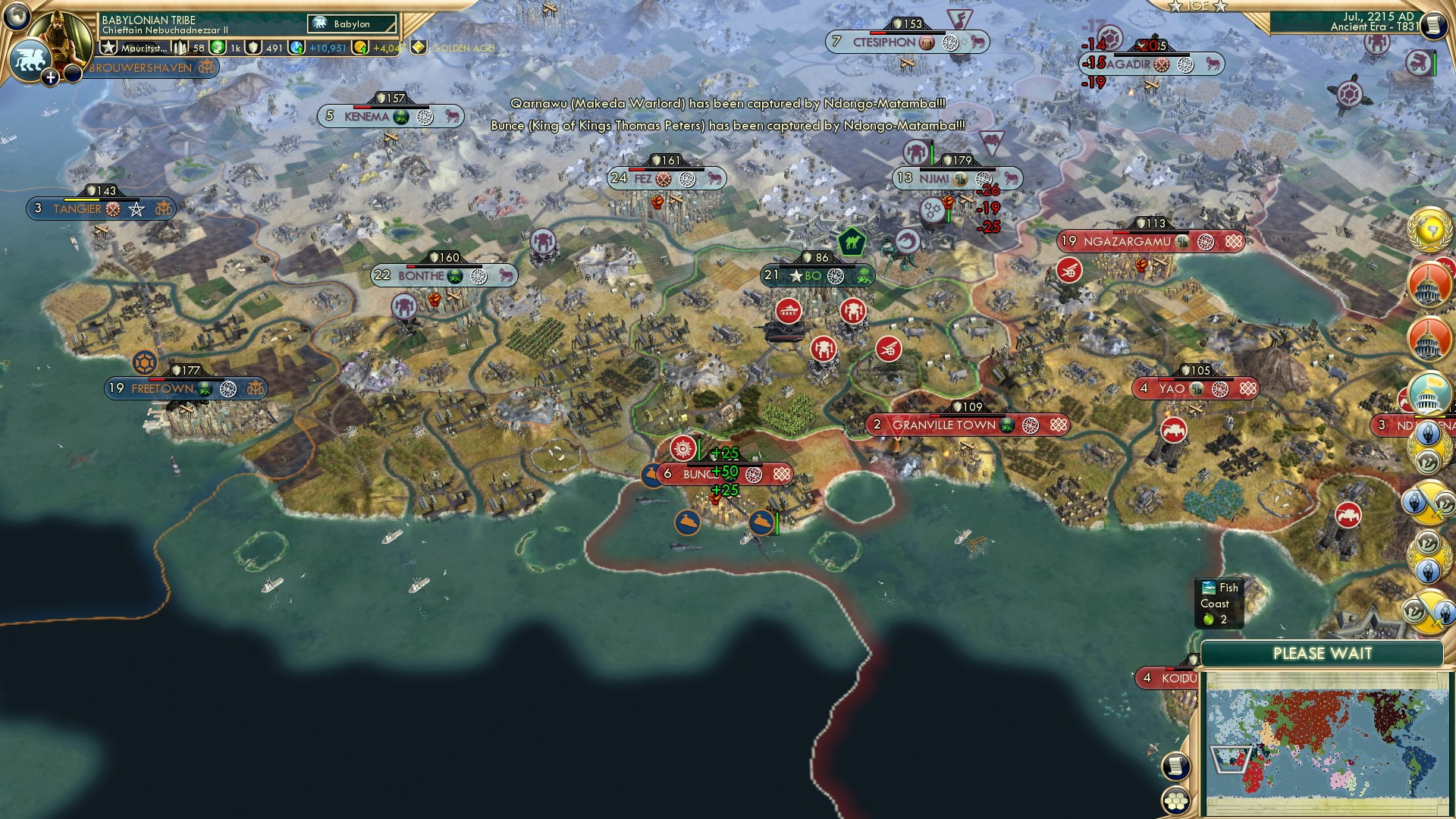Click the cities count icon beside Mauritss
Screen dimensions: 1456x819
click(x=180, y=49)
